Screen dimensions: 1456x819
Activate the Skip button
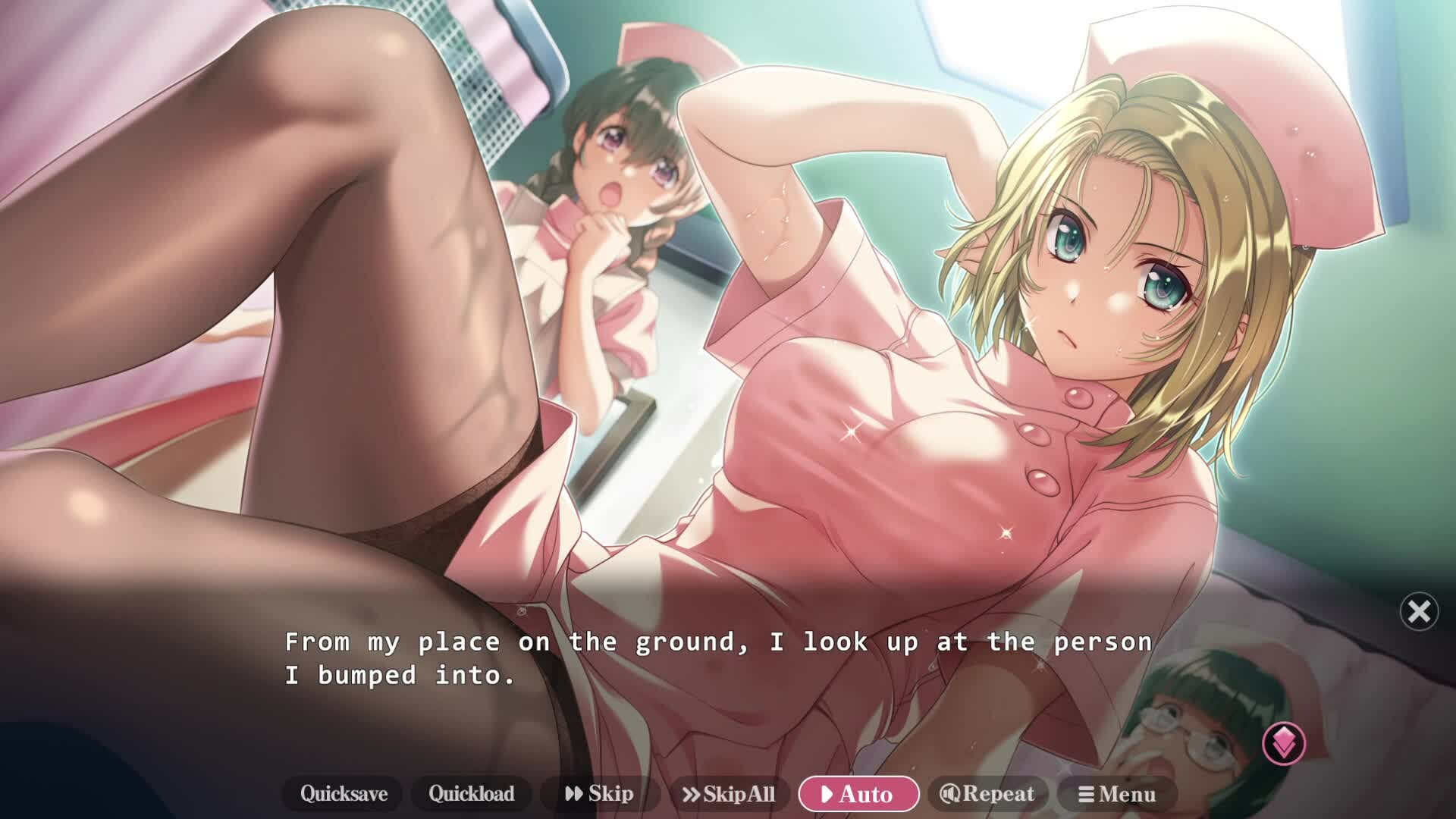click(x=600, y=794)
